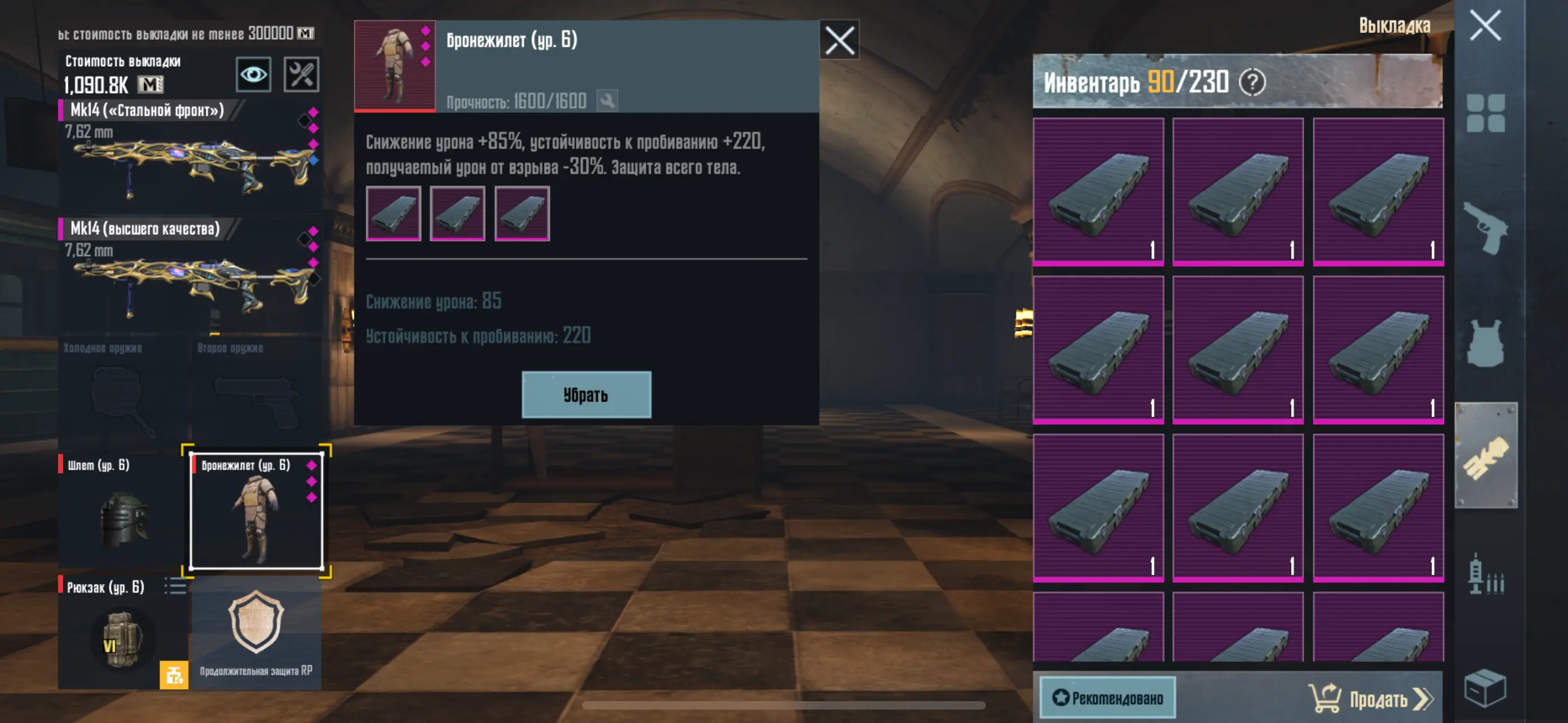Show the inventory capacity help question mark

pyautogui.click(x=1252, y=82)
